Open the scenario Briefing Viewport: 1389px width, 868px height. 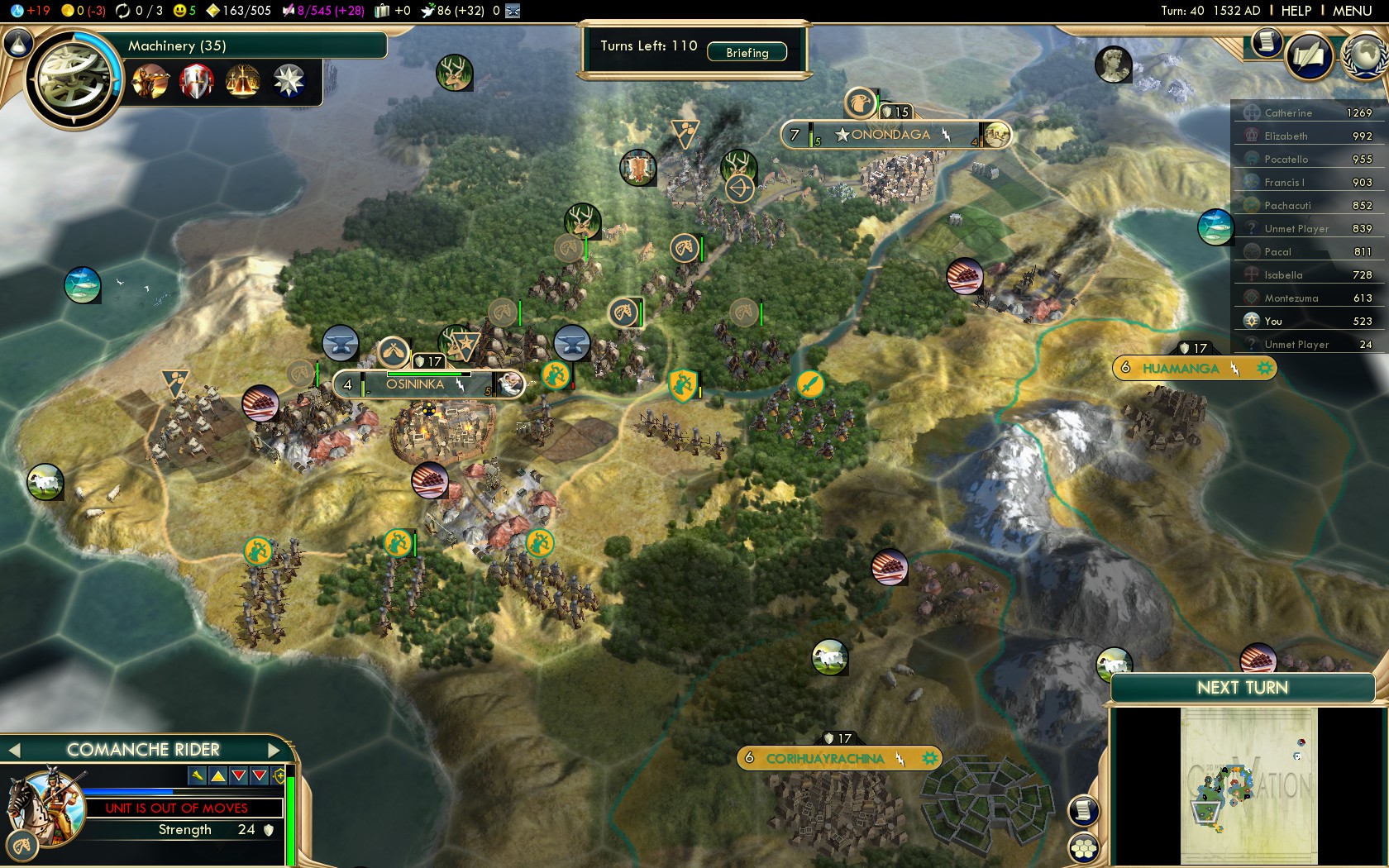click(747, 53)
